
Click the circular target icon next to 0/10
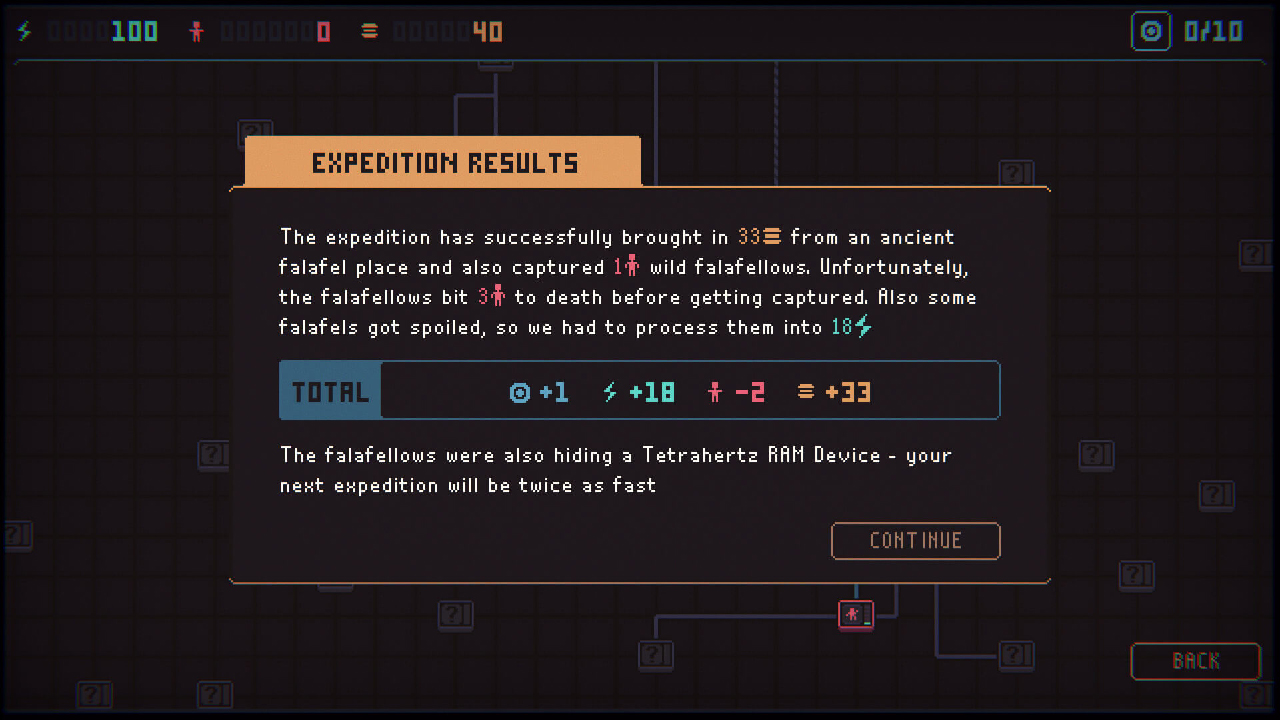(x=1150, y=31)
